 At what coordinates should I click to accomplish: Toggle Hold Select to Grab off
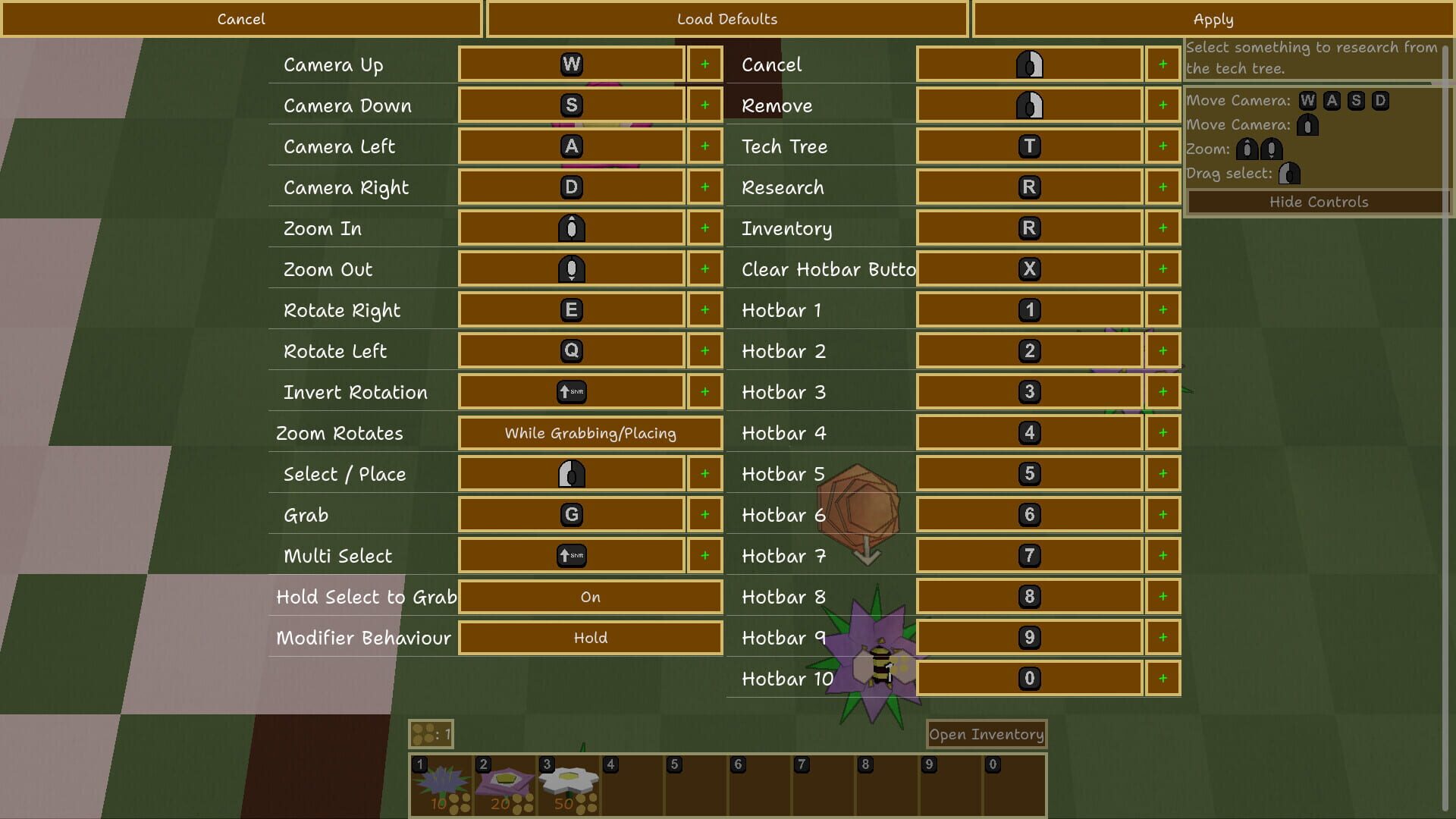coord(589,597)
